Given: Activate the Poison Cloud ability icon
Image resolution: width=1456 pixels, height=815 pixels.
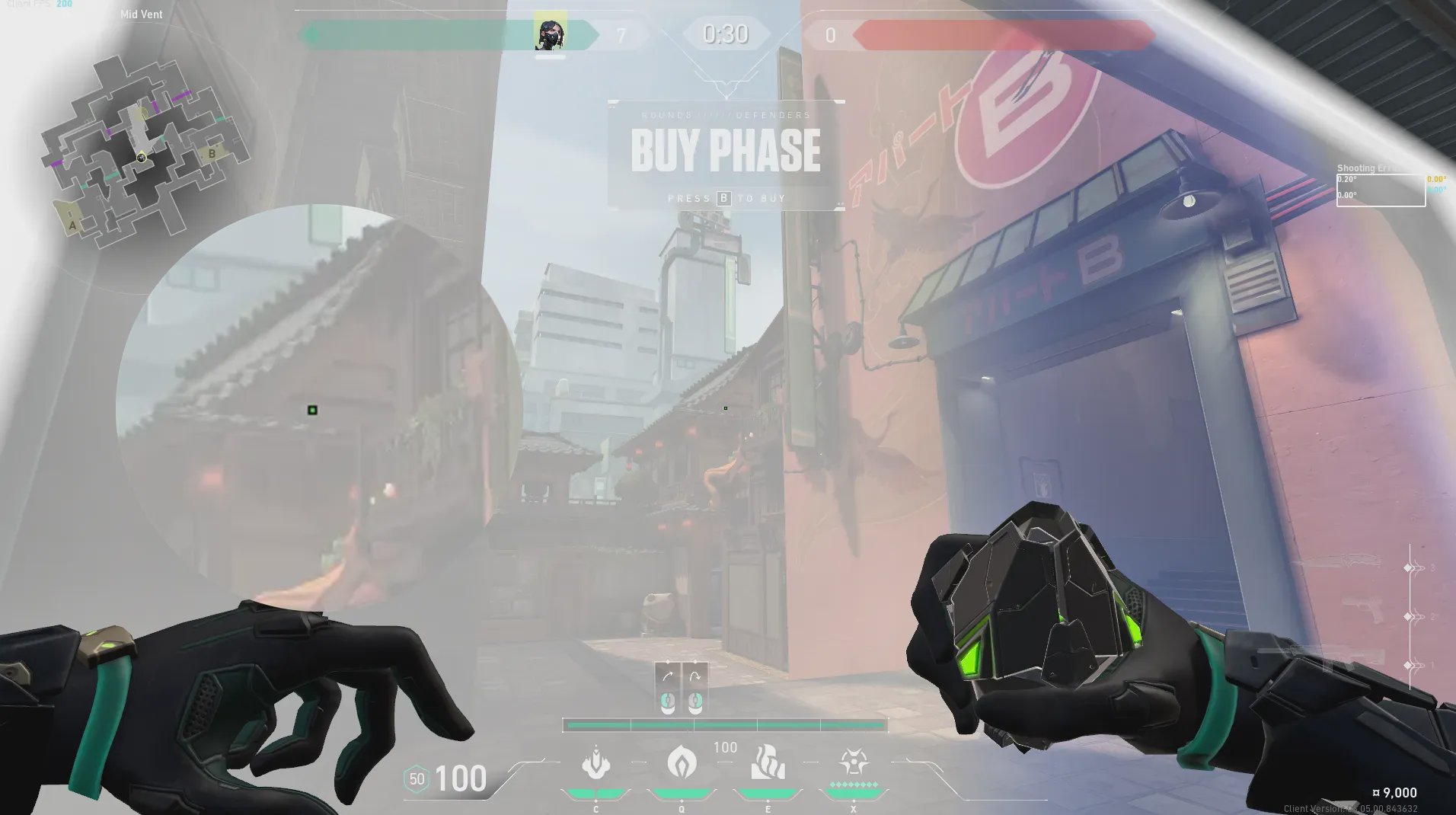Looking at the screenshot, I should [682, 762].
